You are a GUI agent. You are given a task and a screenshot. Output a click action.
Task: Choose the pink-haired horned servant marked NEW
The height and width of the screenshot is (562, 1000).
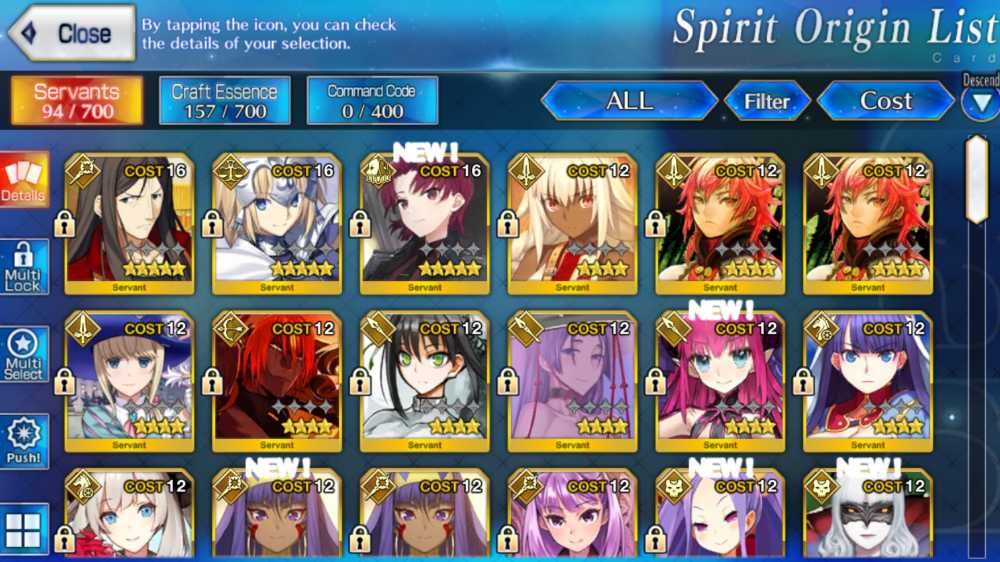tap(720, 381)
